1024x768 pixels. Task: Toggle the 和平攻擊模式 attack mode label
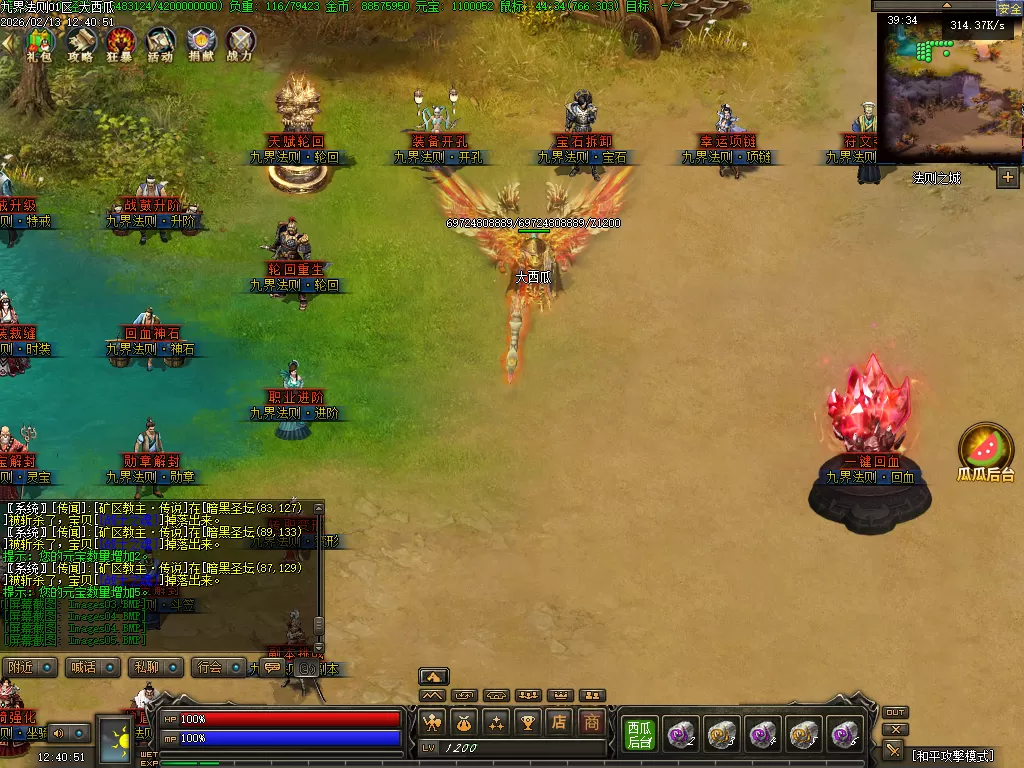(x=952, y=755)
